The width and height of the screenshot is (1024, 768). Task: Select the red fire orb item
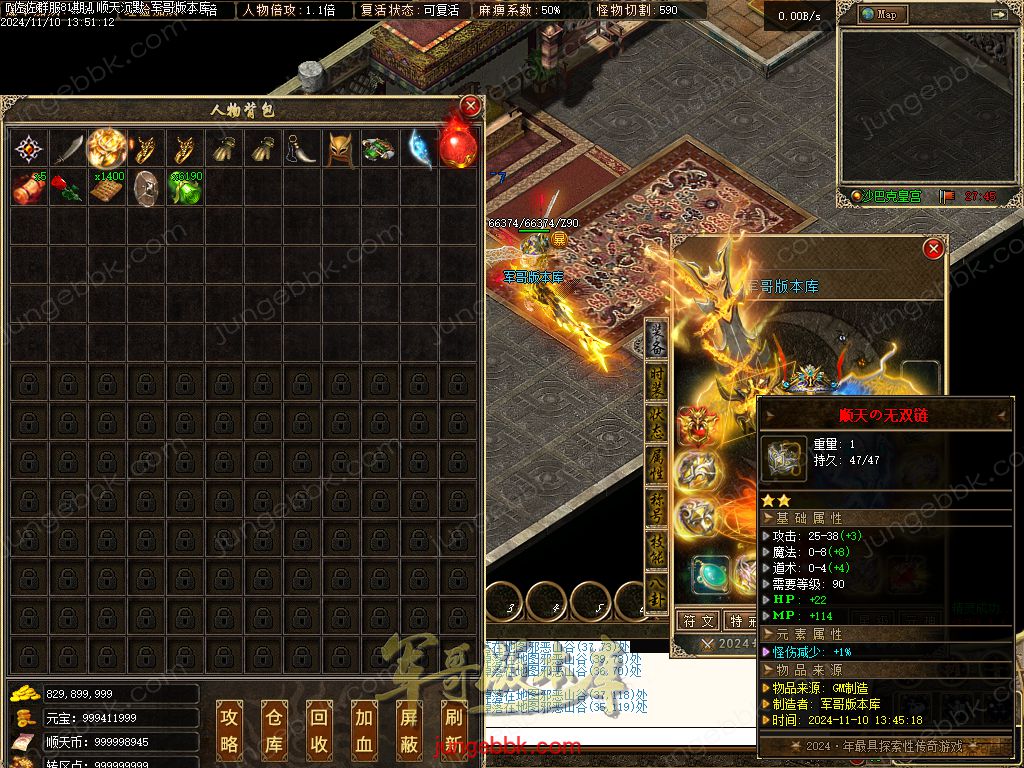(457, 149)
